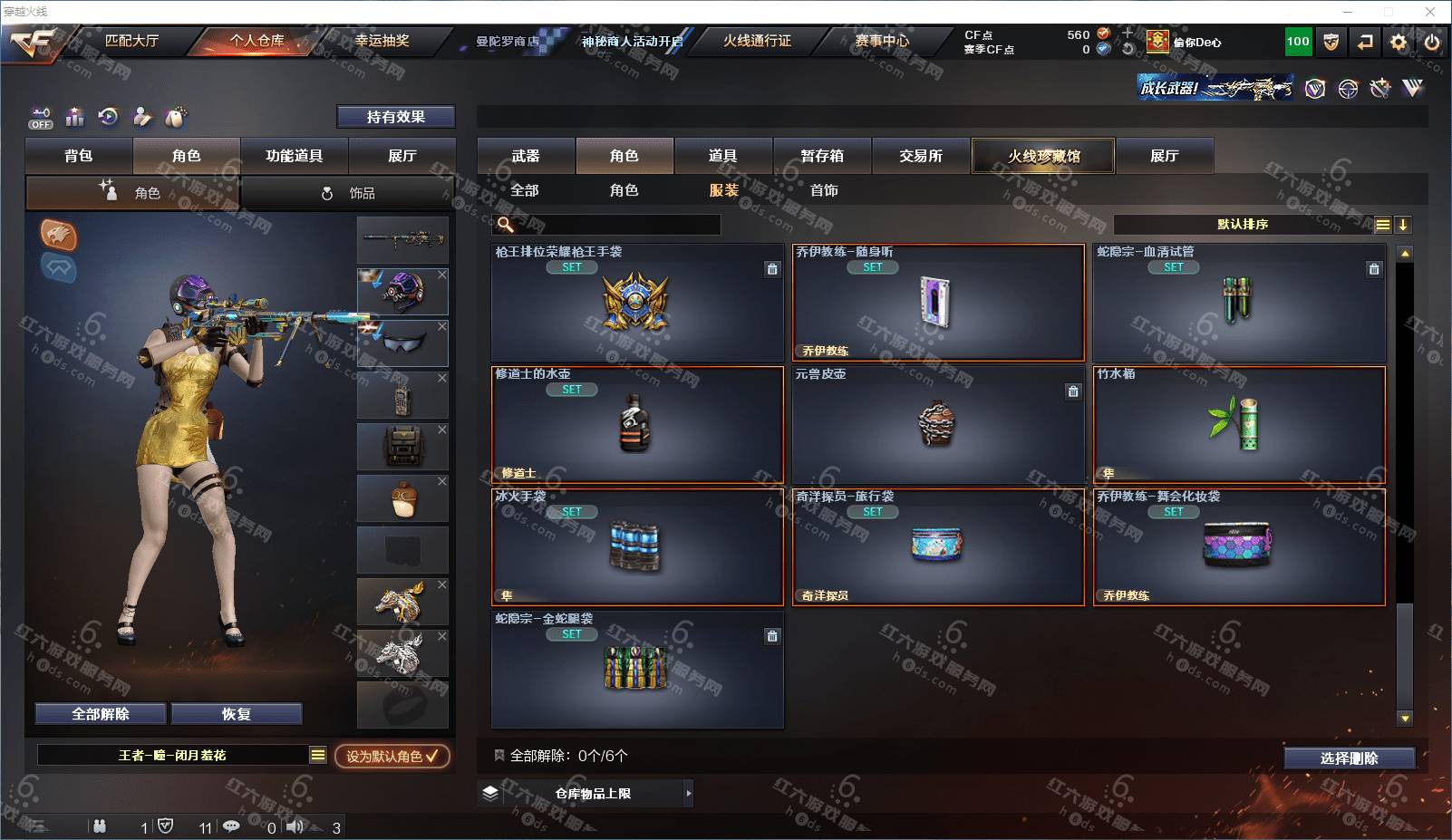Switch to the 背包 tab

79,156
